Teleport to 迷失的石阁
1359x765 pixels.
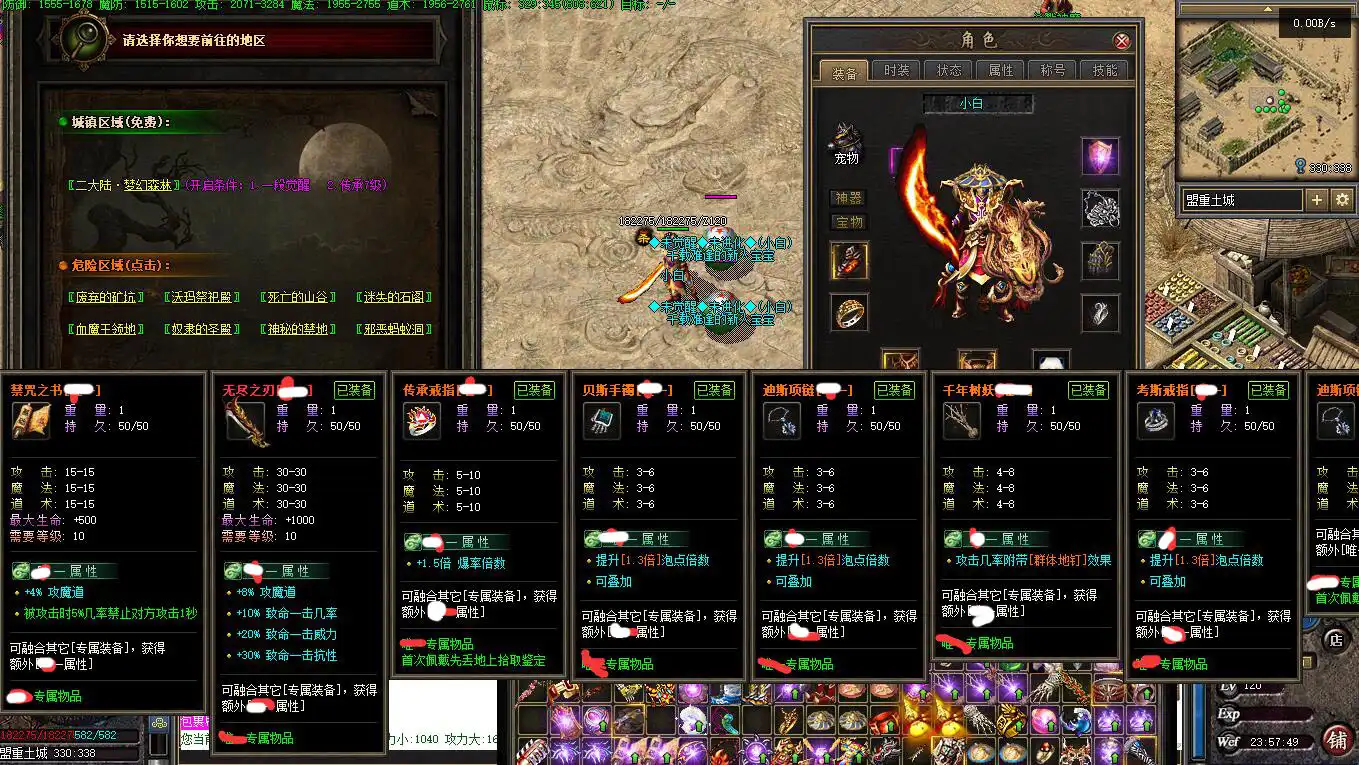(x=394, y=297)
